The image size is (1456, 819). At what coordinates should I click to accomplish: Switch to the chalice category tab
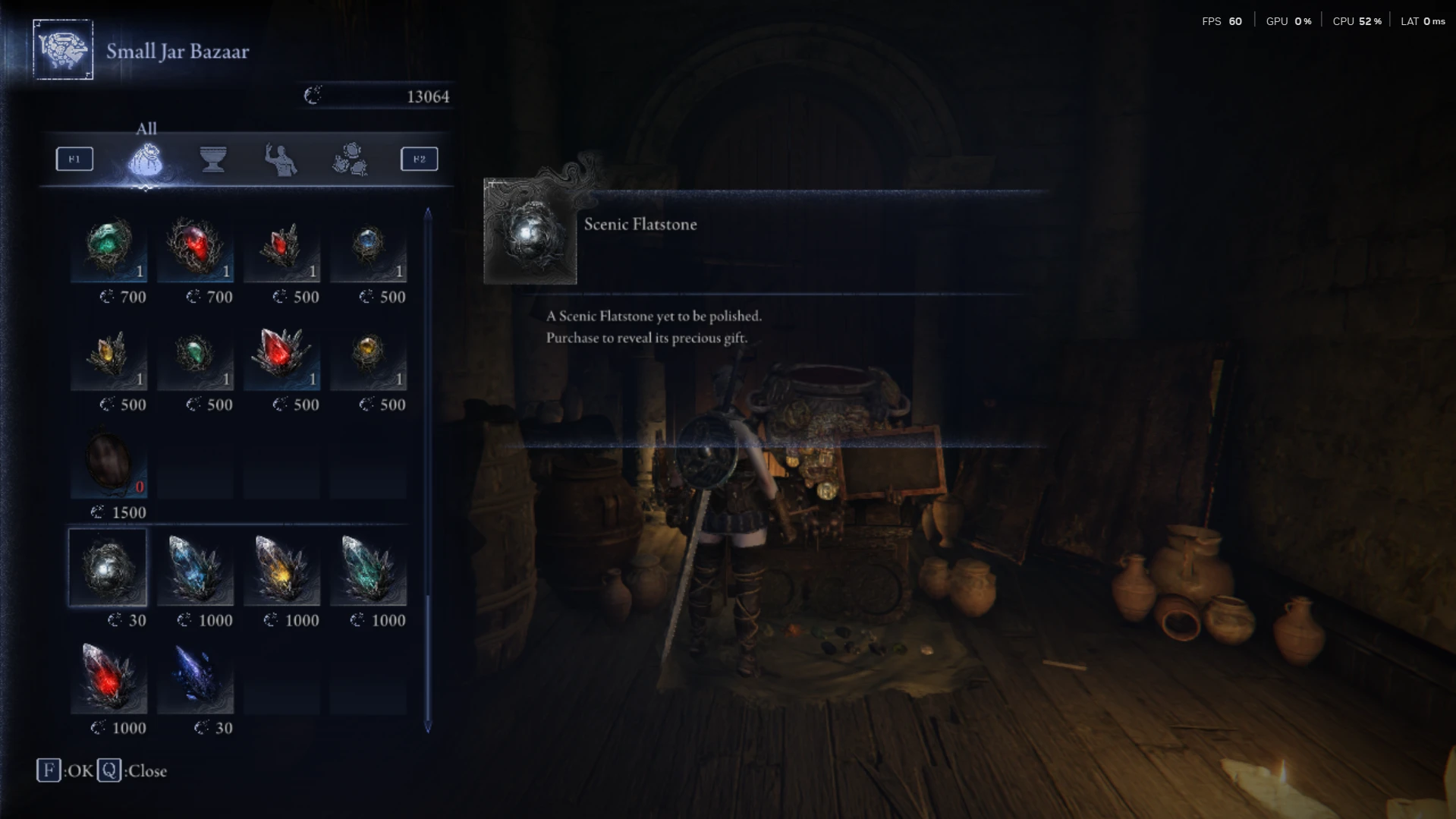point(213,159)
